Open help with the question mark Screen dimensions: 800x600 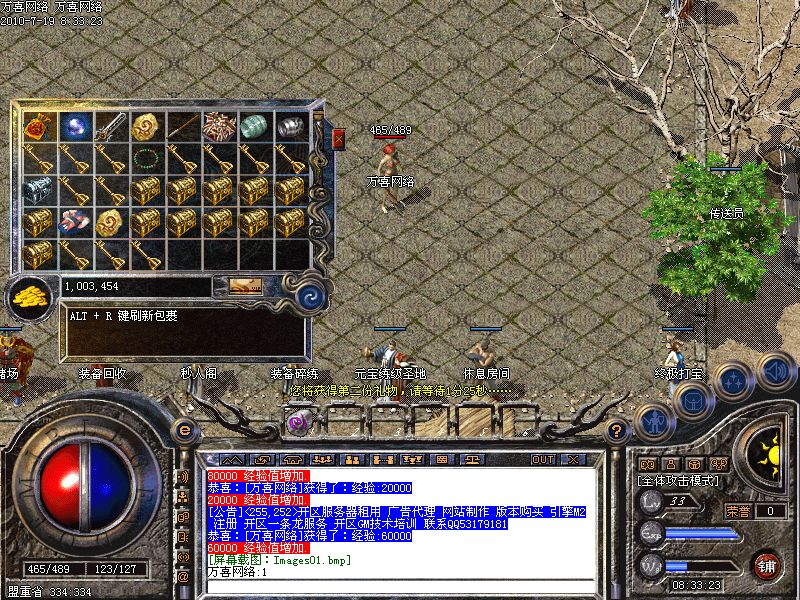tap(617, 430)
